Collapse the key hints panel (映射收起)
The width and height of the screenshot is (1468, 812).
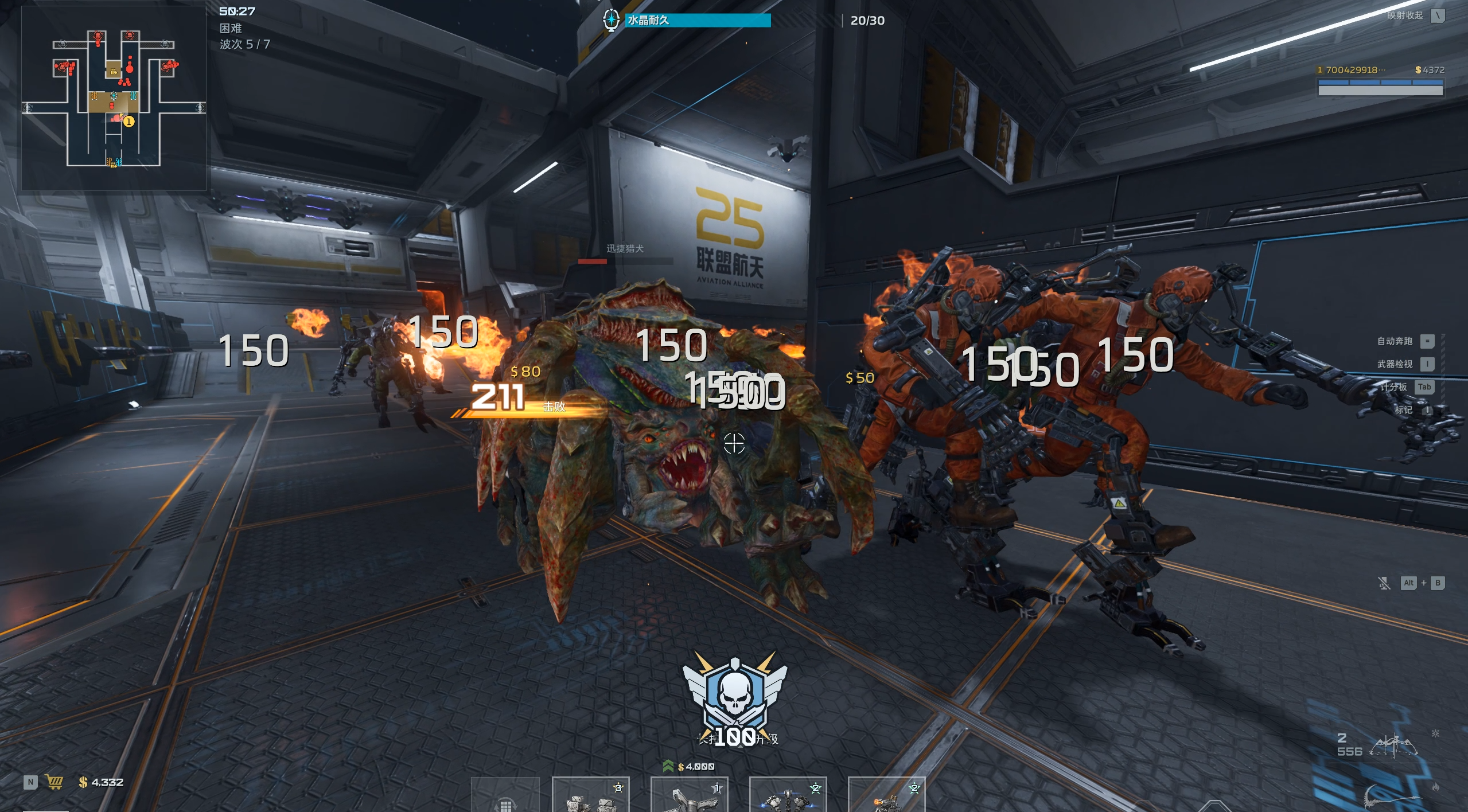(x=1437, y=15)
